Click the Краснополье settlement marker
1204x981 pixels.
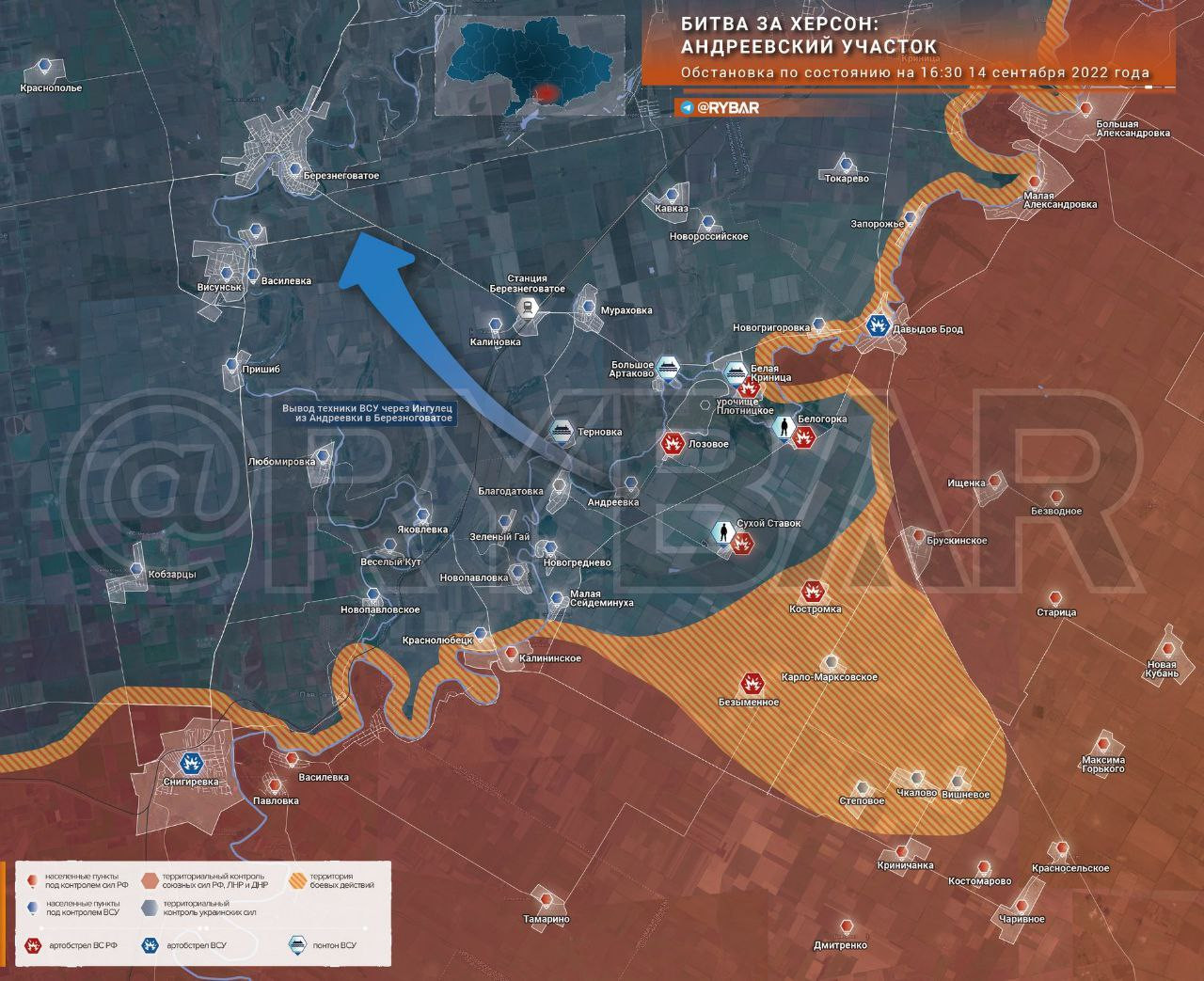pos(45,66)
